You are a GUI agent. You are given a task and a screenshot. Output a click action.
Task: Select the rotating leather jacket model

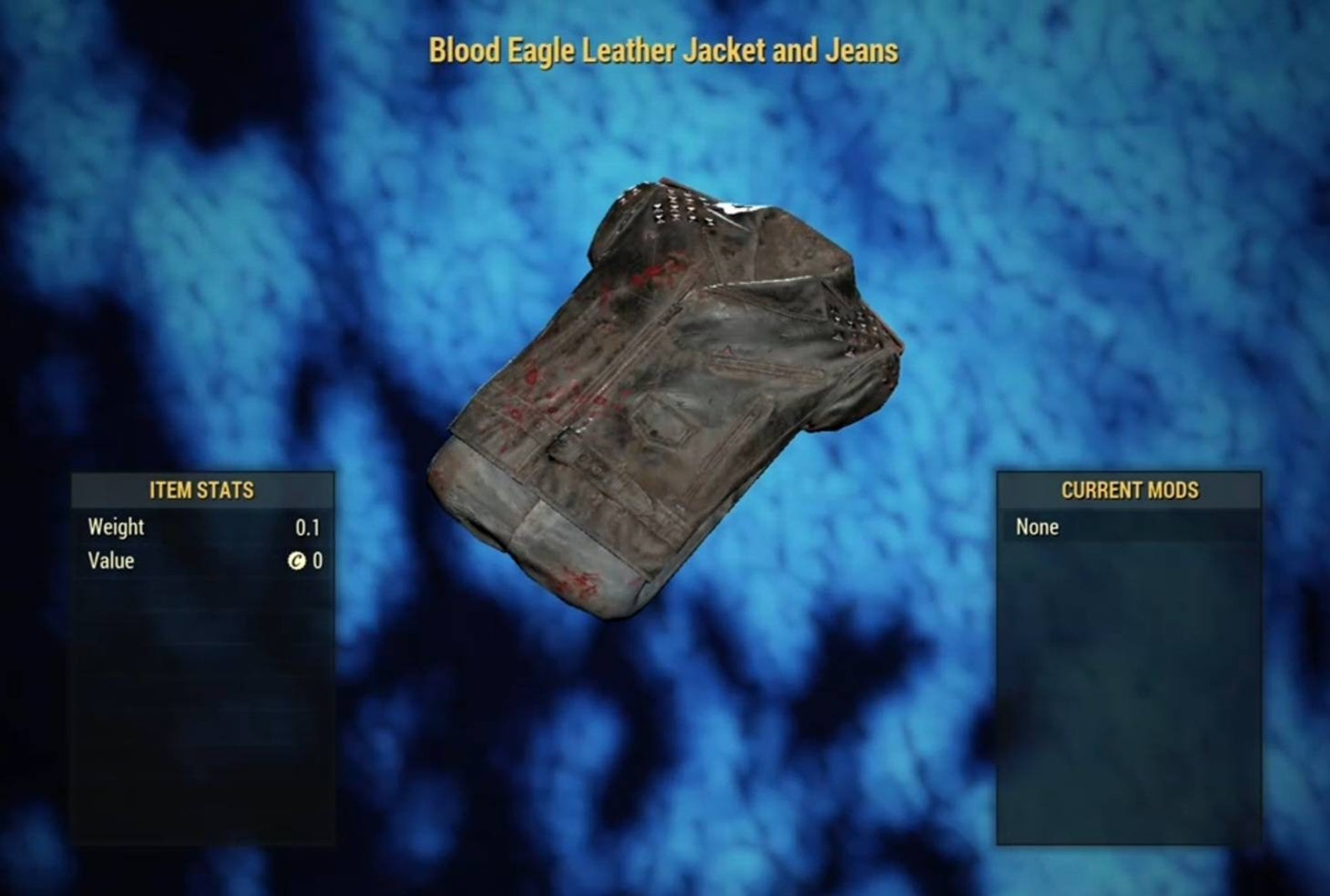662,377
